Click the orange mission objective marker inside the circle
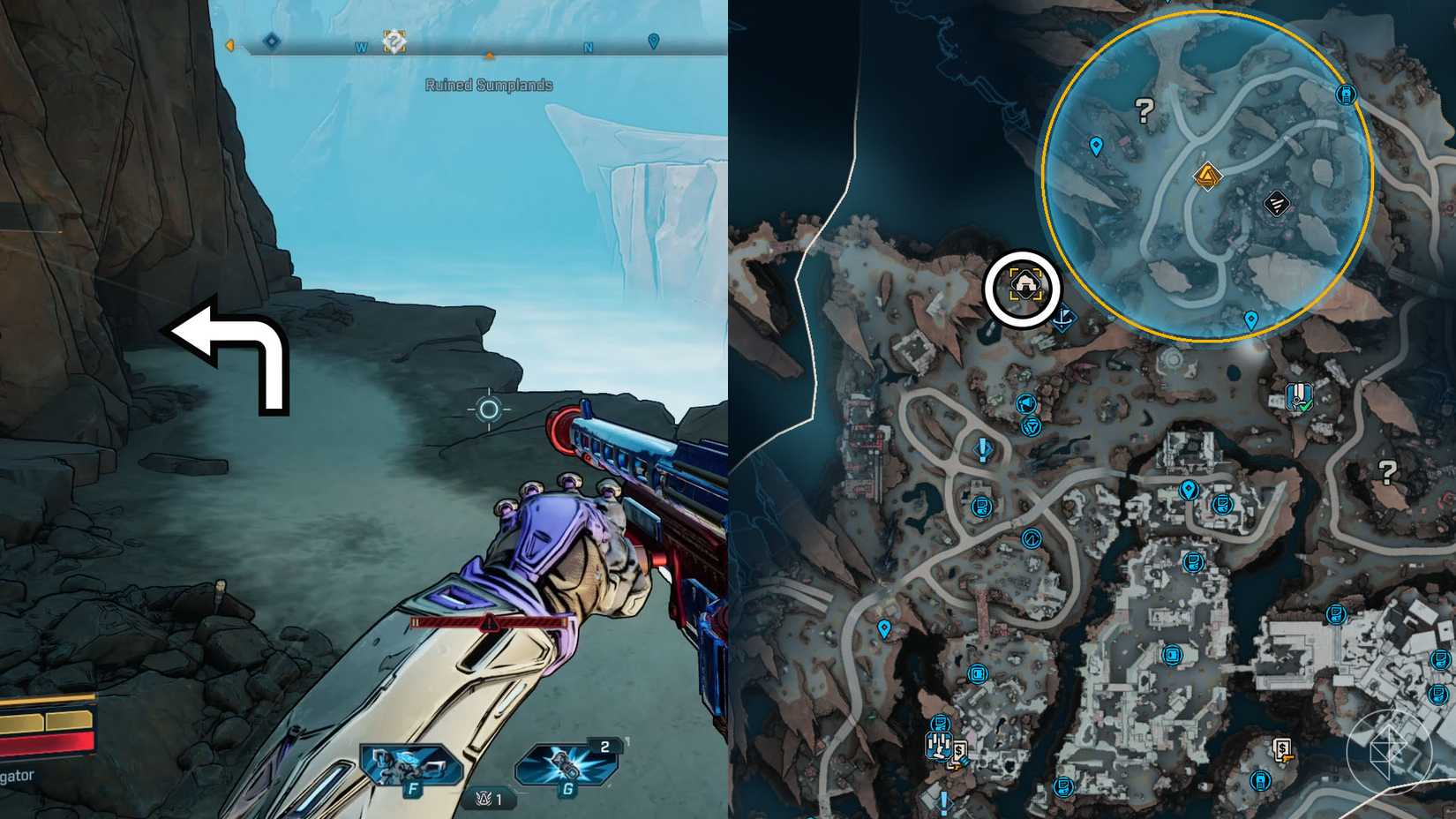The image size is (1456, 819). point(1206,176)
